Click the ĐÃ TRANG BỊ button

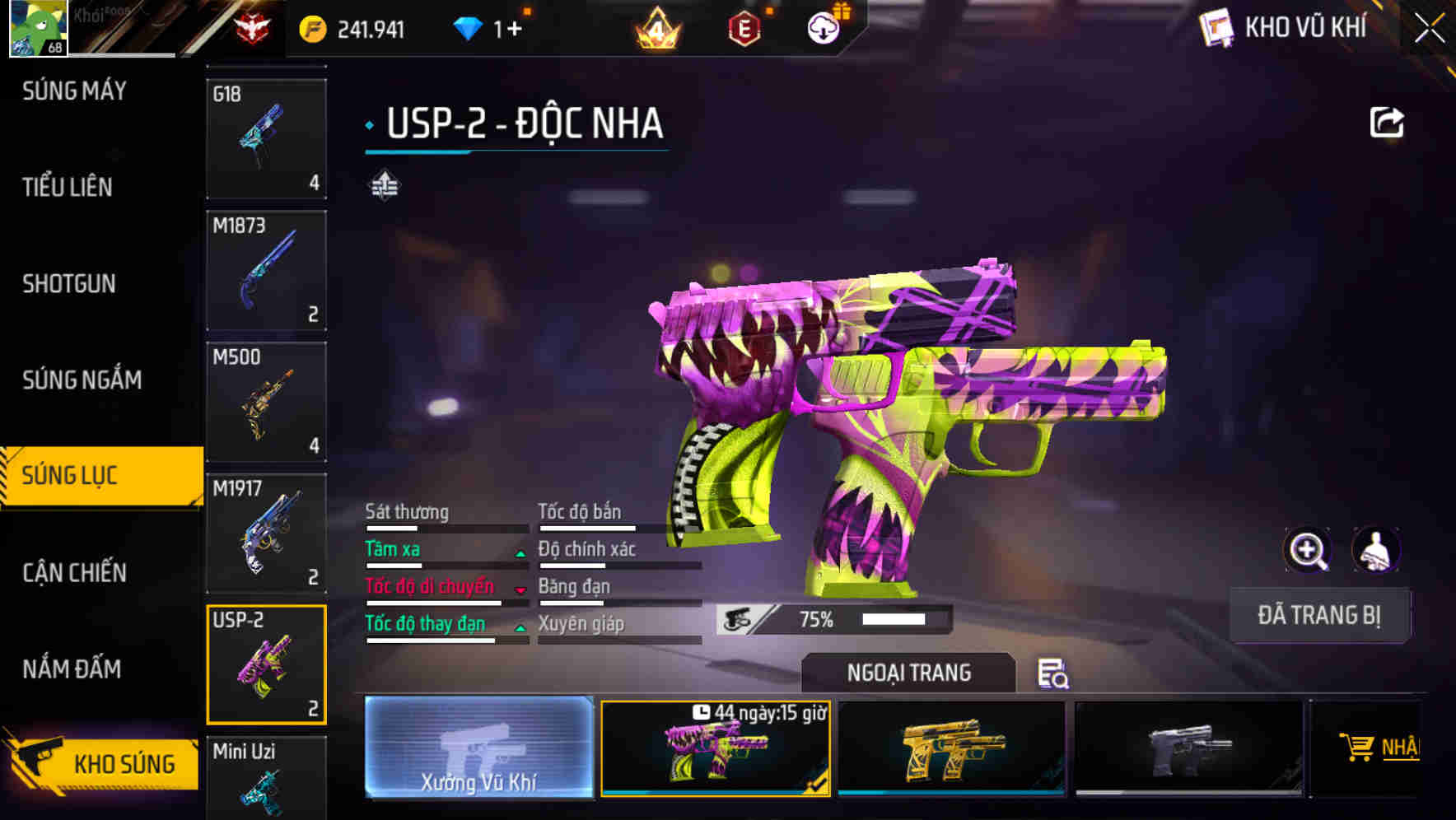pyautogui.click(x=1318, y=615)
